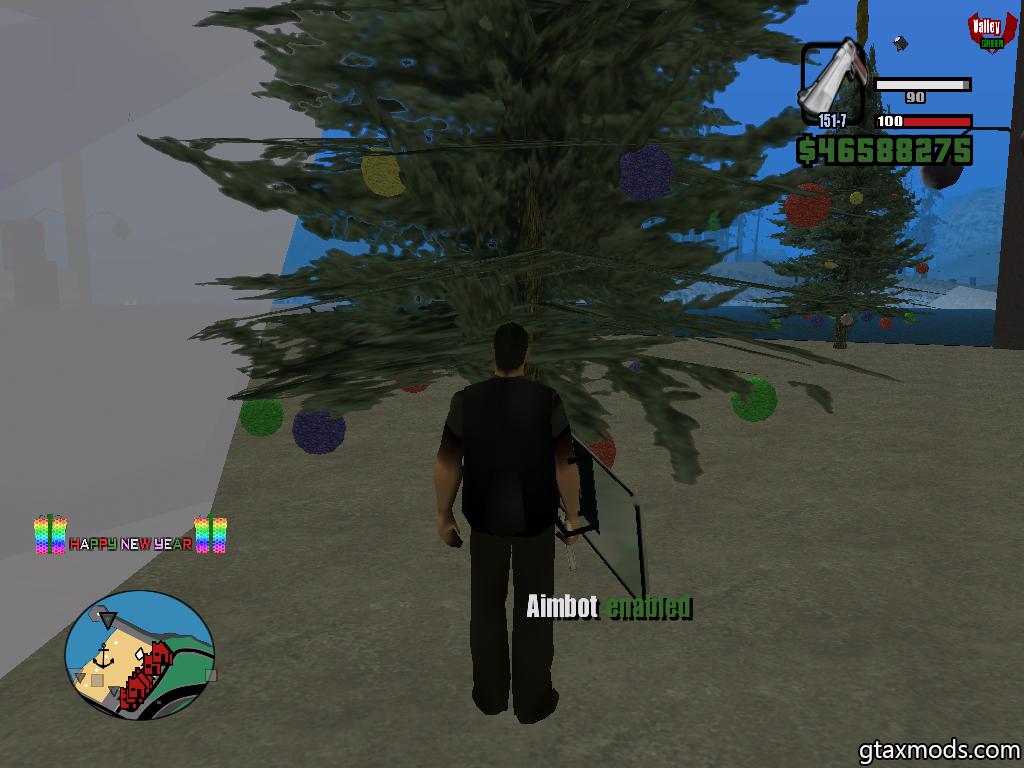The width and height of the screenshot is (1024, 768).
Task: Open the gtaxmods.com watermark link
Action: coord(939,748)
